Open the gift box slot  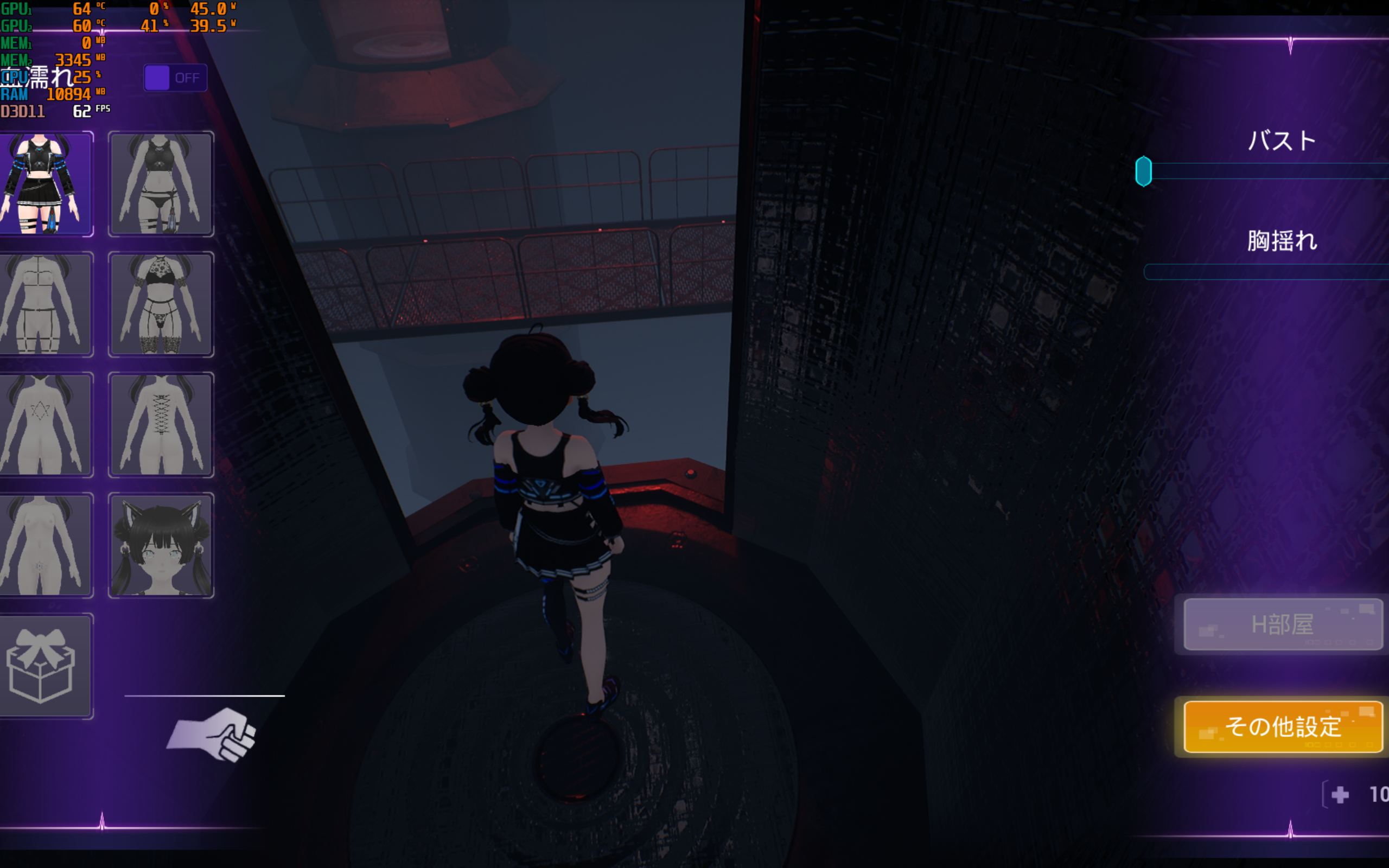[45, 666]
